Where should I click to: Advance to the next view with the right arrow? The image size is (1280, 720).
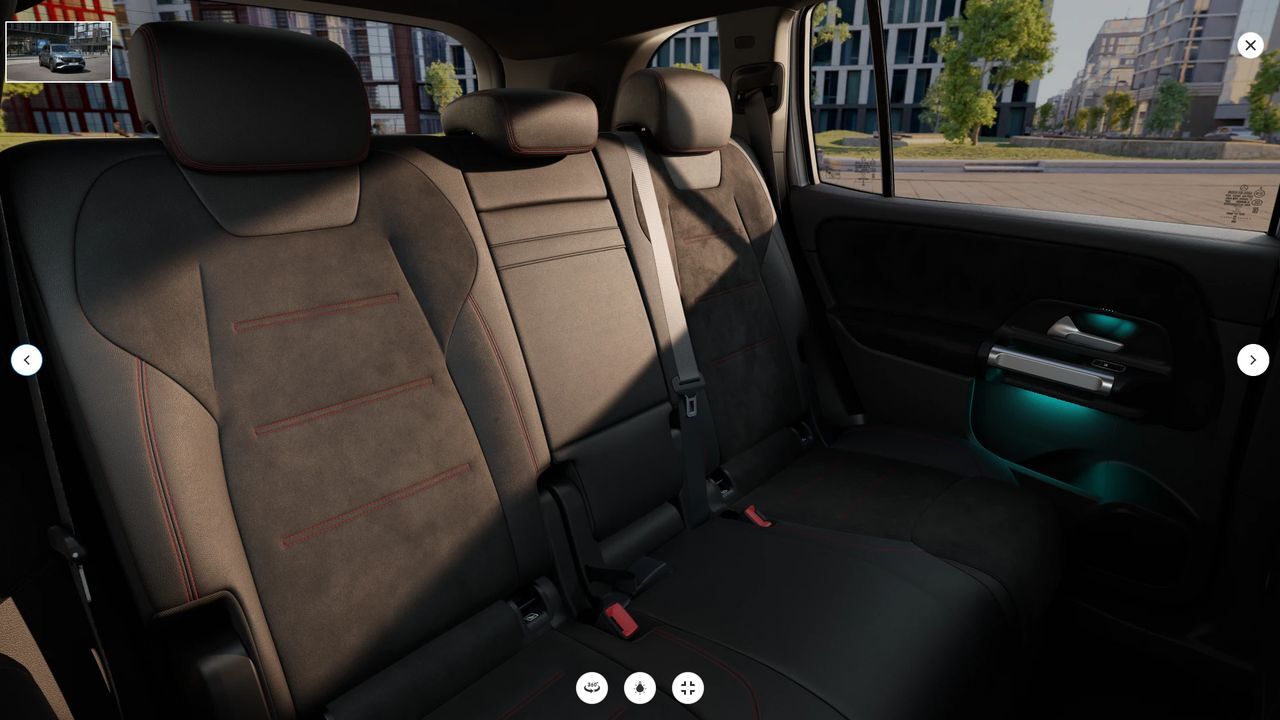(1253, 360)
